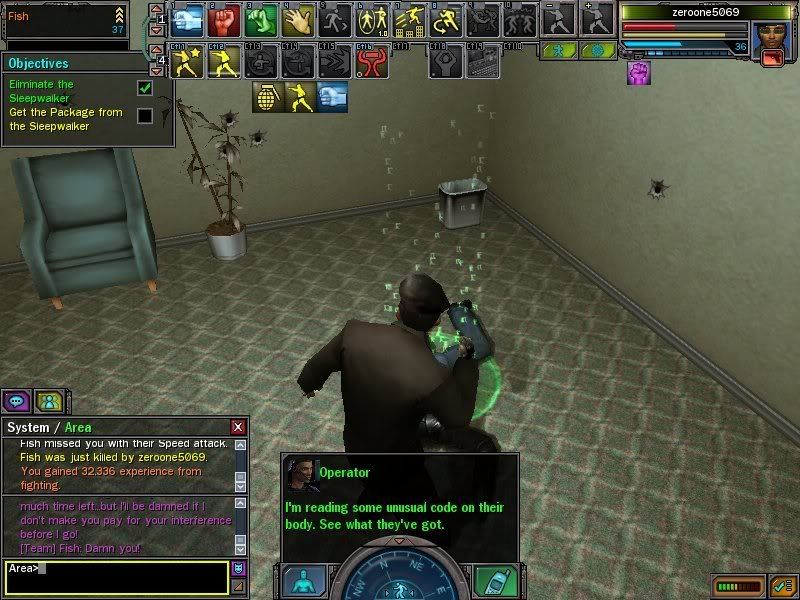Close the System / Area chat window
Viewport: 800px width, 600px height.
(x=238, y=427)
